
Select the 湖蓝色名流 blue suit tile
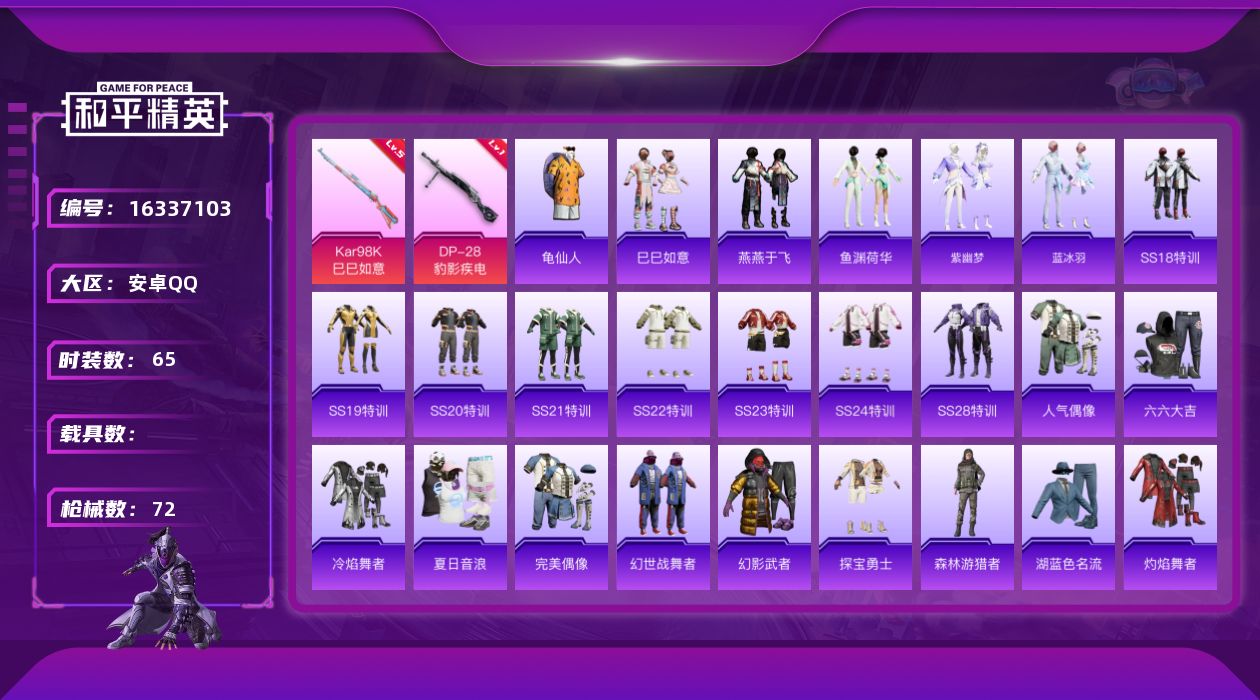(1068, 517)
